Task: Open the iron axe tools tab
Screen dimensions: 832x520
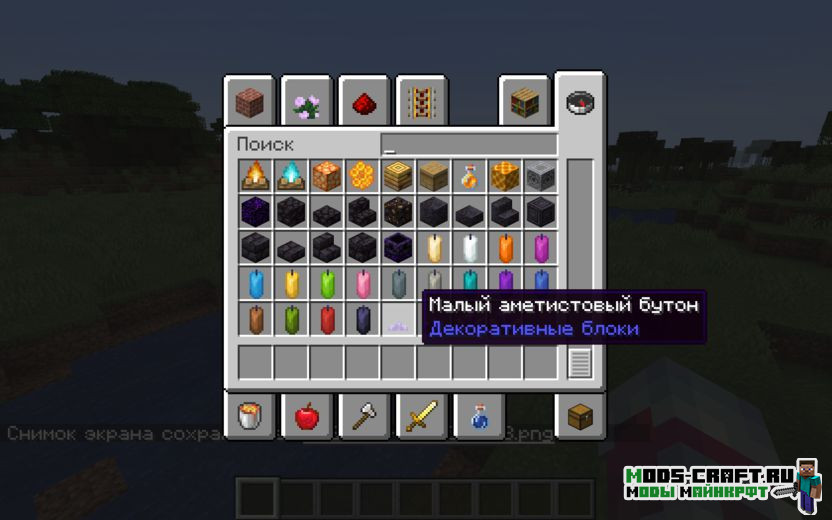Action: pyautogui.click(x=363, y=416)
